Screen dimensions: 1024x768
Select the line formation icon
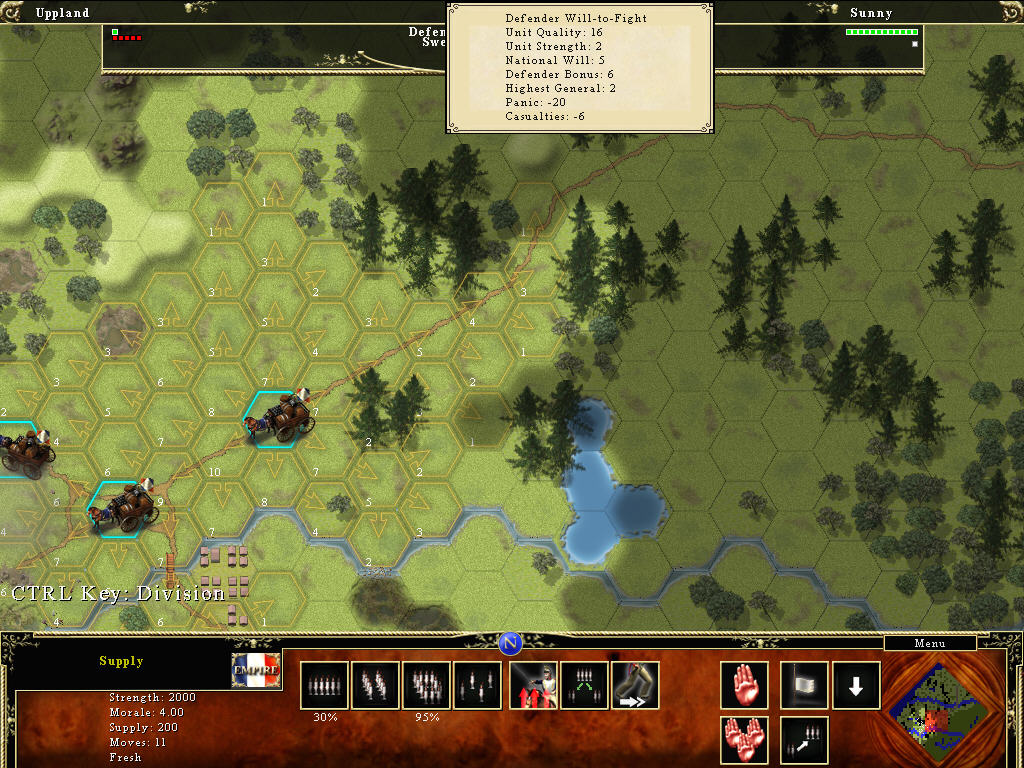[x=324, y=685]
